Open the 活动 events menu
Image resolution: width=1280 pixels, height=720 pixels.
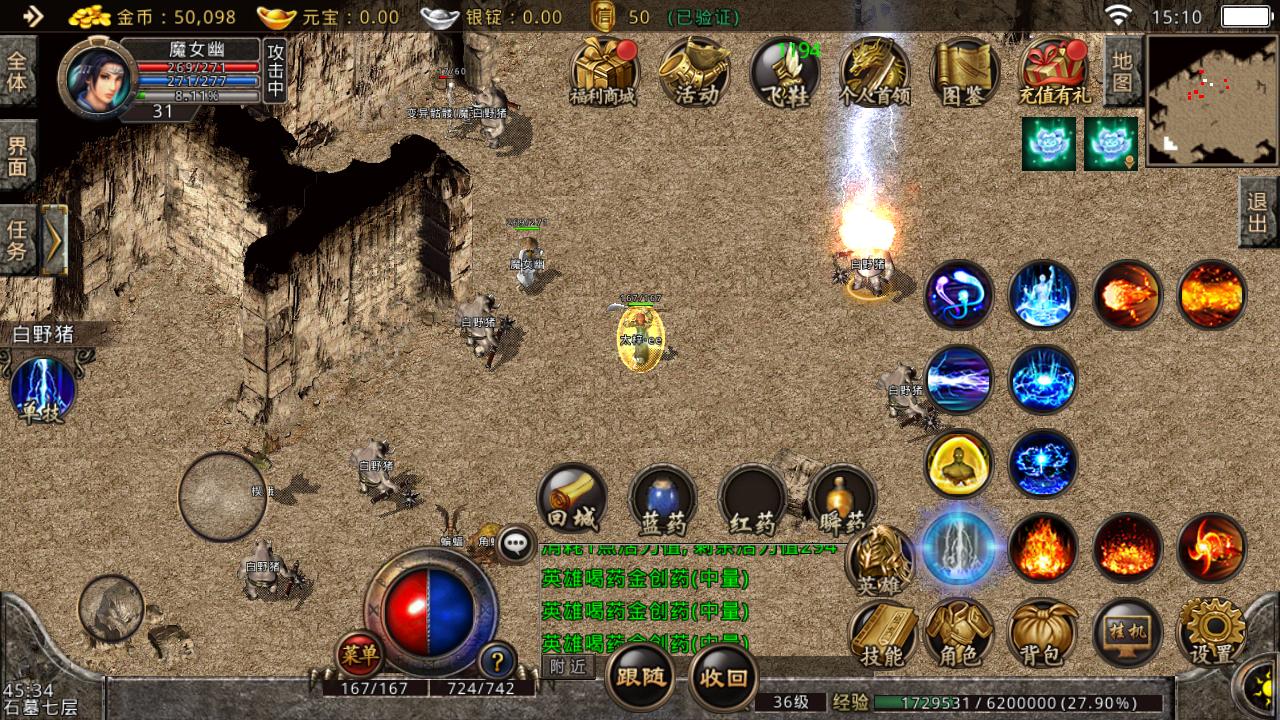click(x=695, y=72)
